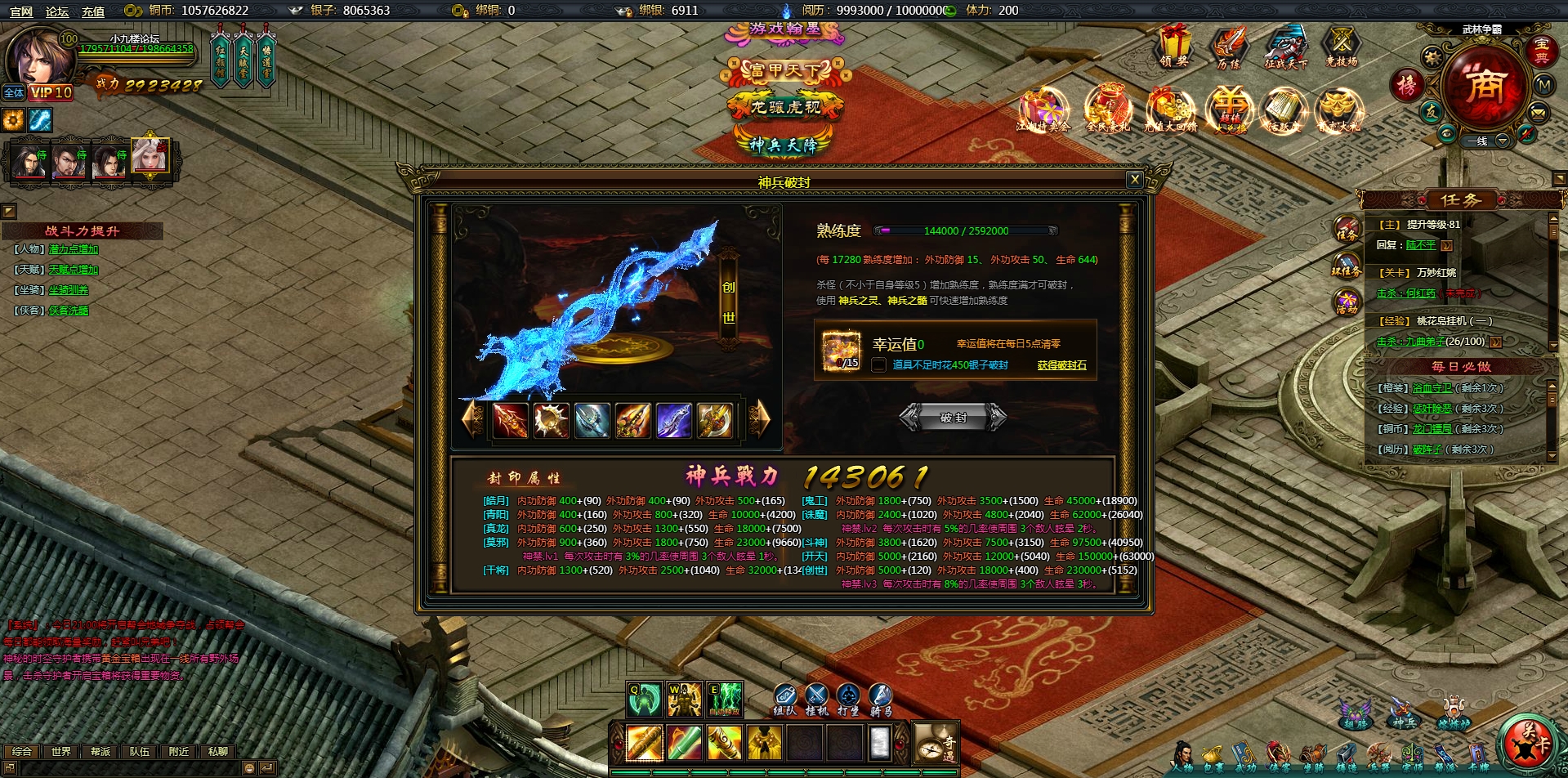Show previous weapons with the left arrow

471,418
